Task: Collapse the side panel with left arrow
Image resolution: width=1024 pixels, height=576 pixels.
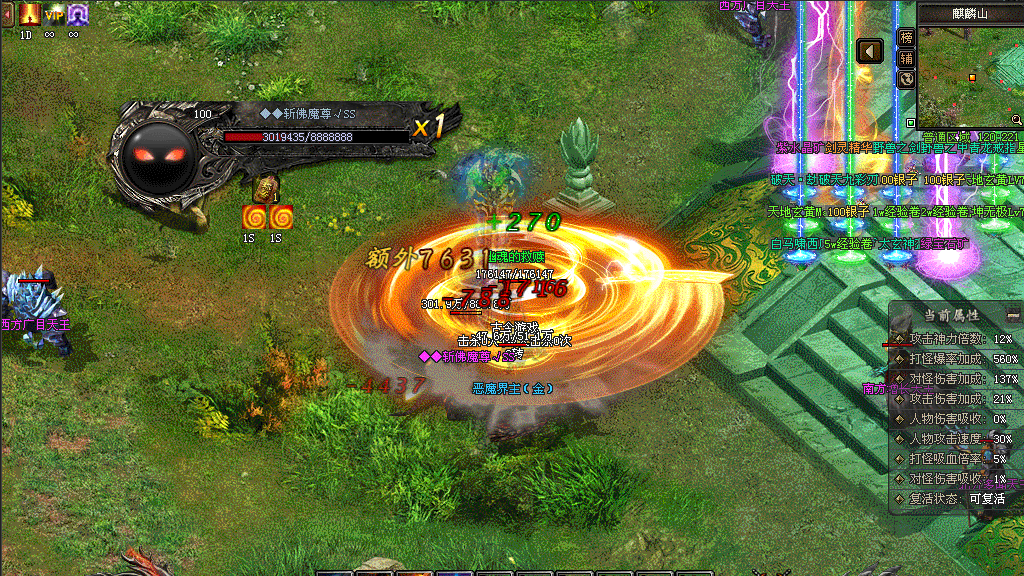Action: [x=870, y=50]
